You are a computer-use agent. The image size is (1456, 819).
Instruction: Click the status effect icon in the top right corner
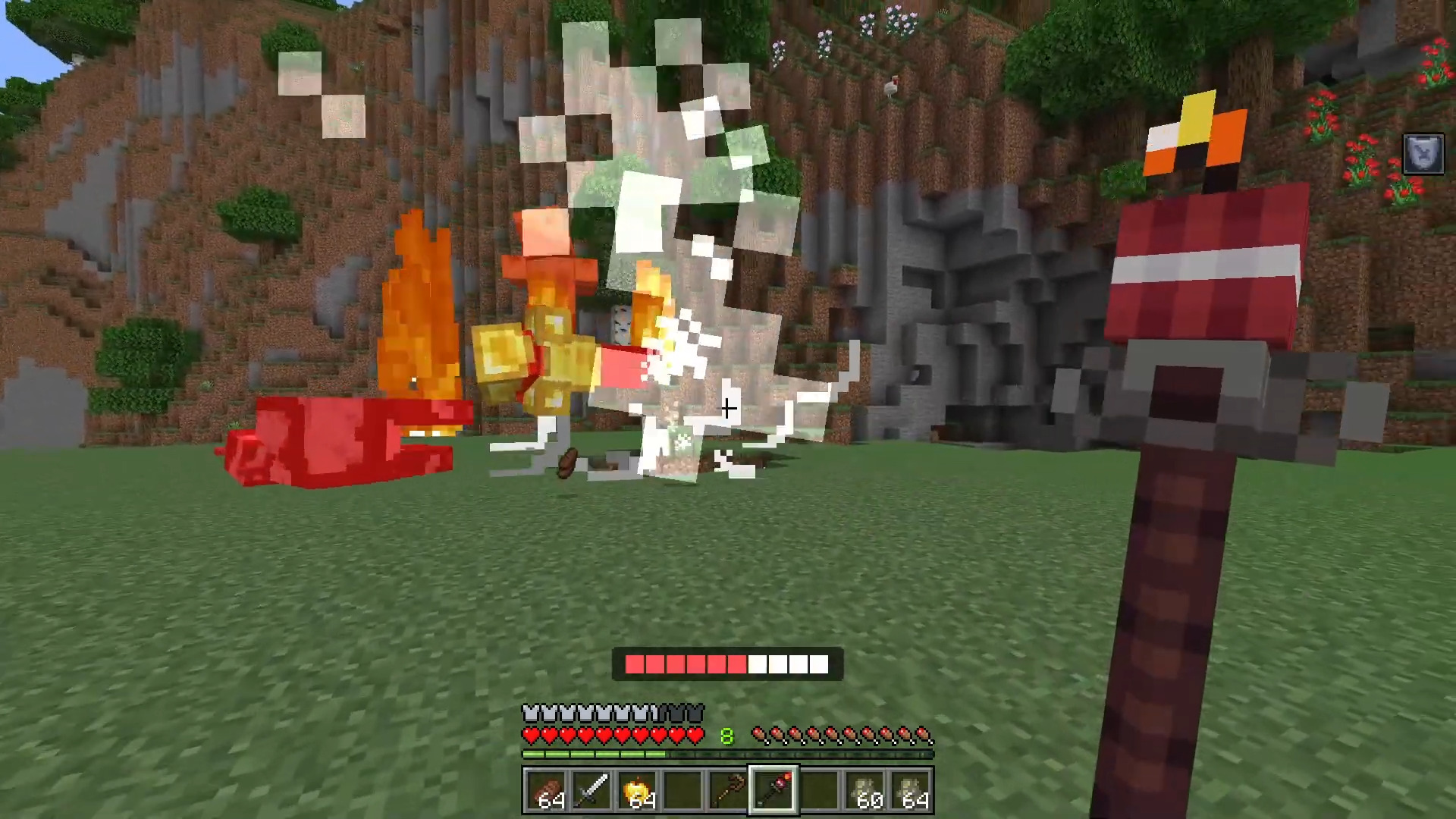[x=1423, y=154]
